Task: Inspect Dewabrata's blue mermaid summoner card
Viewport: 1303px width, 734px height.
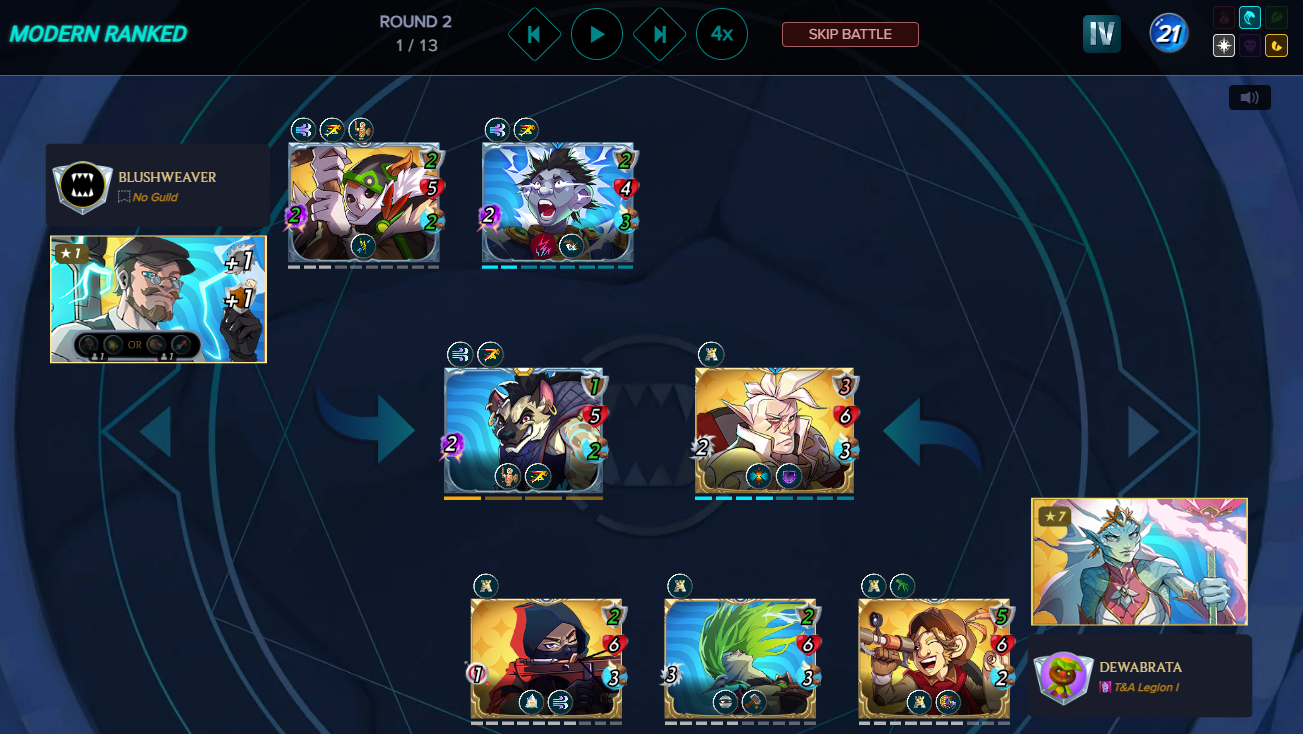Action: click(1139, 561)
